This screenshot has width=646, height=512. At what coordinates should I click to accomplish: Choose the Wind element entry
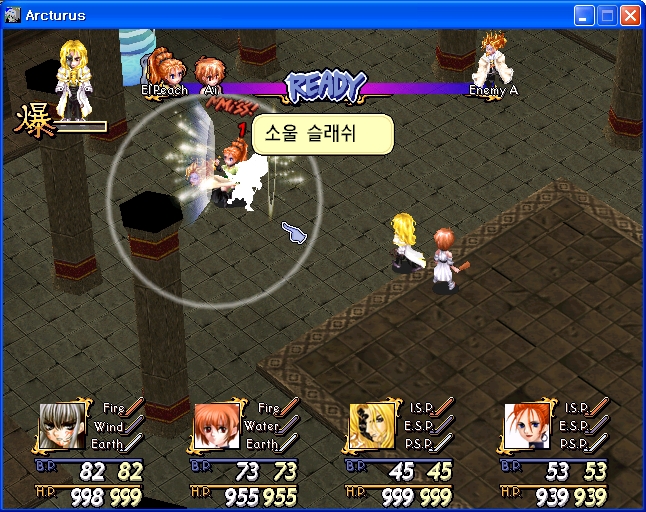point(109,427)
